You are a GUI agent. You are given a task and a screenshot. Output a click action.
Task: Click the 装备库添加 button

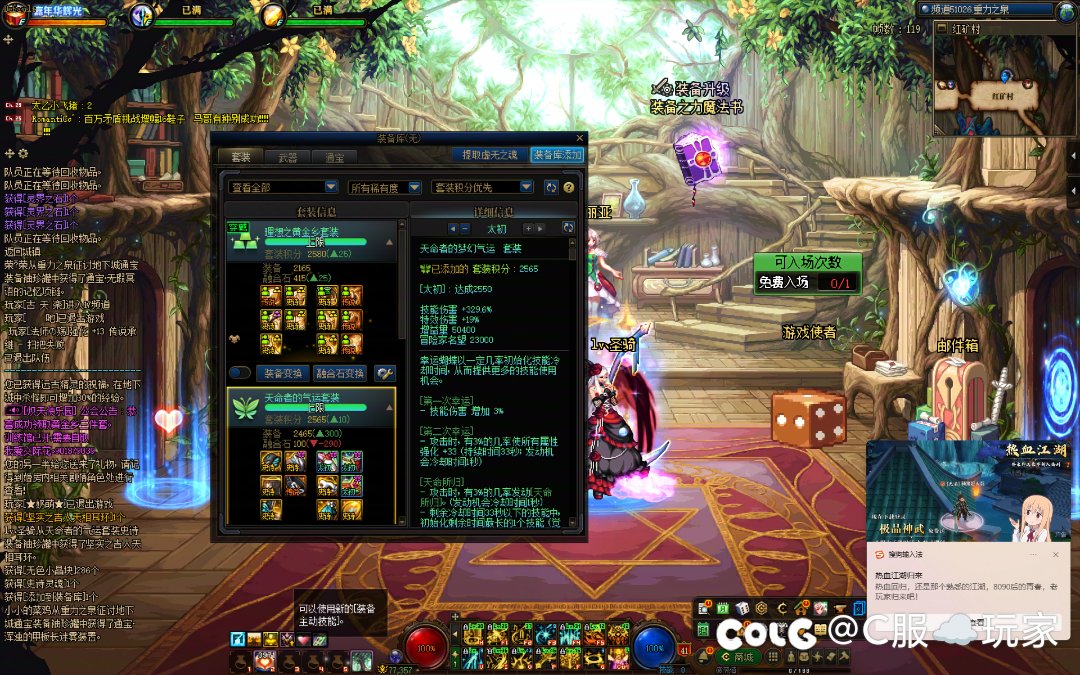[x=556, y=155]
